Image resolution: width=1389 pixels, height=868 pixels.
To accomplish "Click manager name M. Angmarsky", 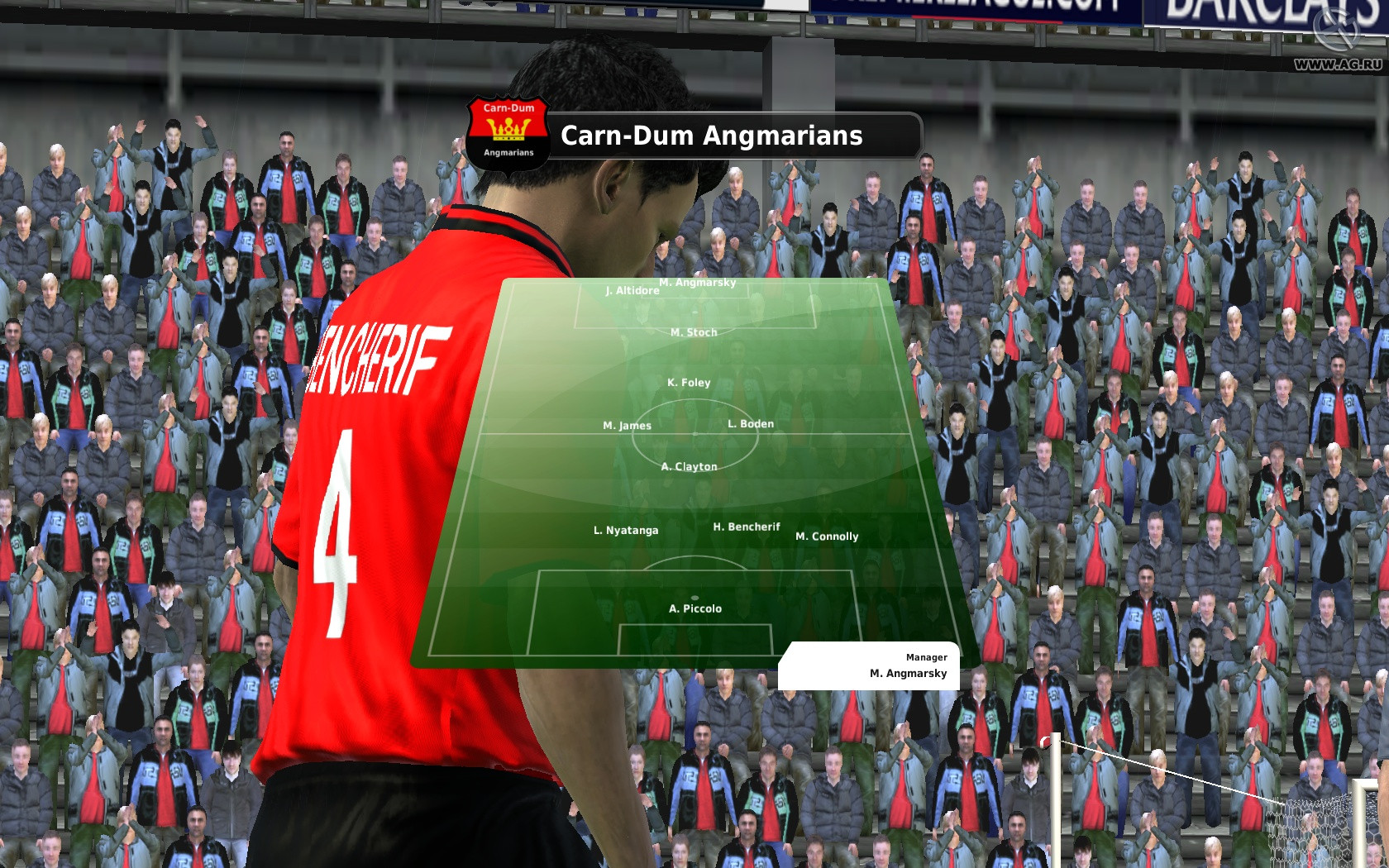I will pyautogui.click(x=907, y=674).
